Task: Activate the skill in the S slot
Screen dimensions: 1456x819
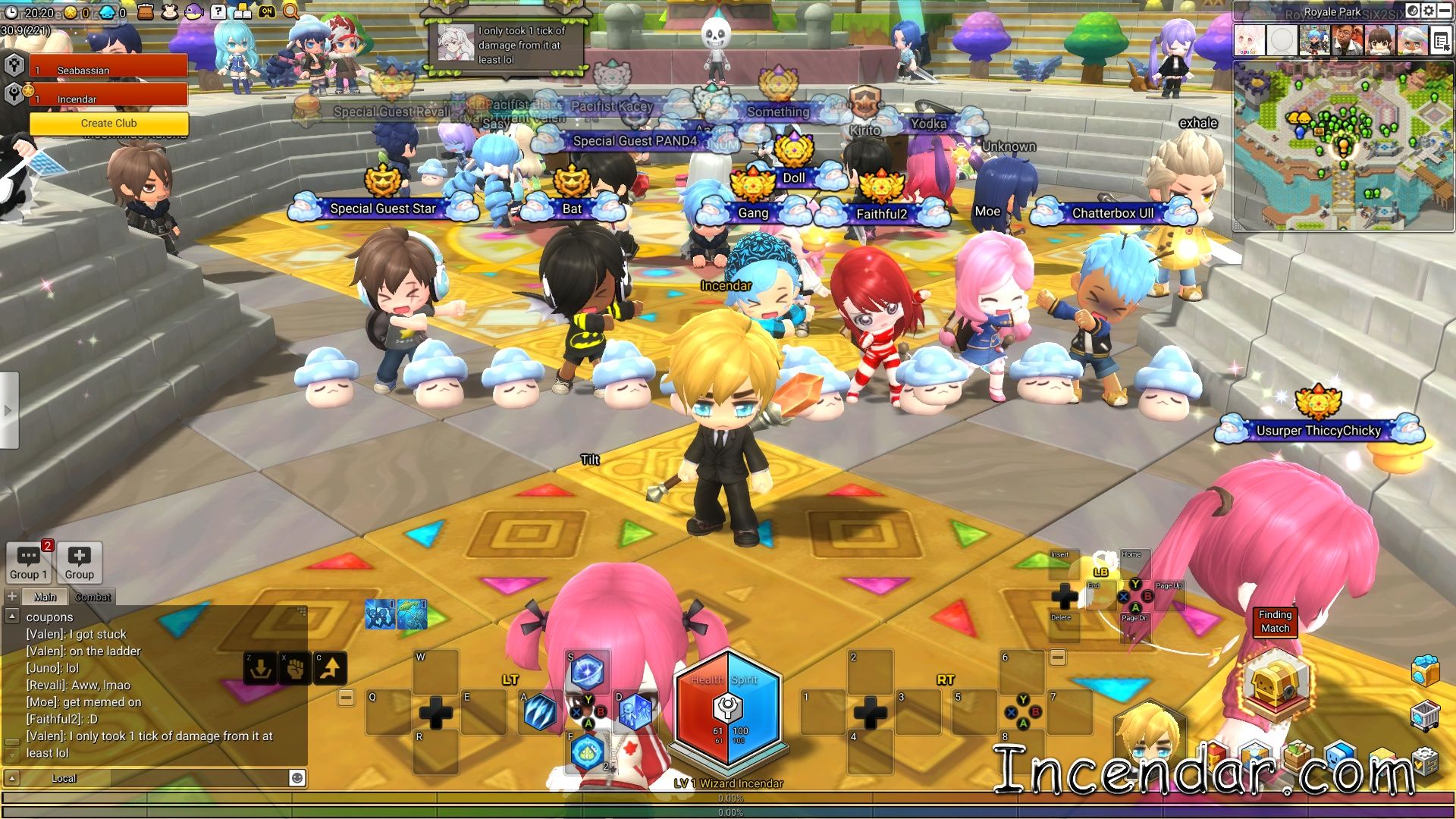Action: click(x=586, y=670)
